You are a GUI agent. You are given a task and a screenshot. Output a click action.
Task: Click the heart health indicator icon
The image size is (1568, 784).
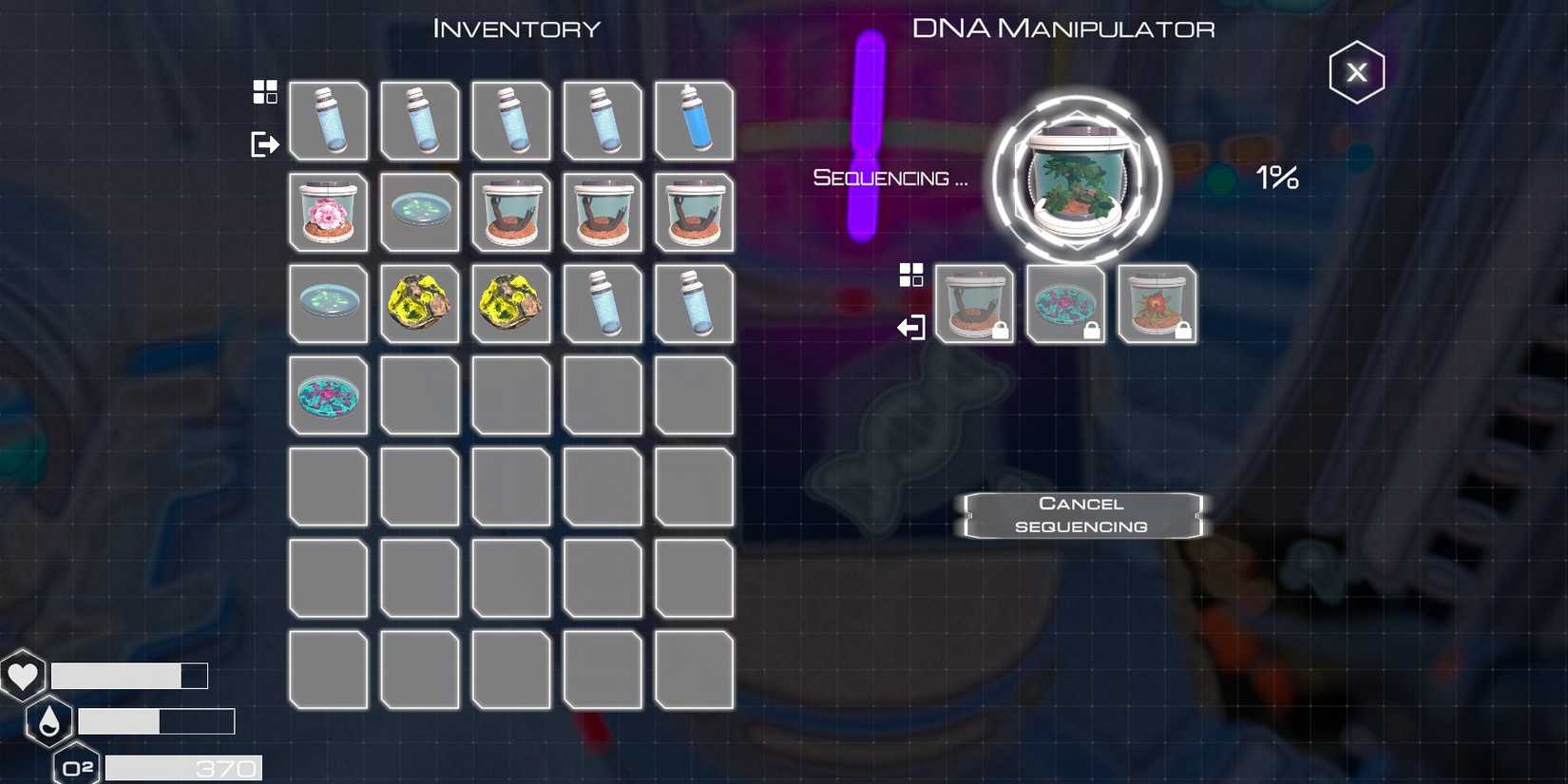pos(24,676)
